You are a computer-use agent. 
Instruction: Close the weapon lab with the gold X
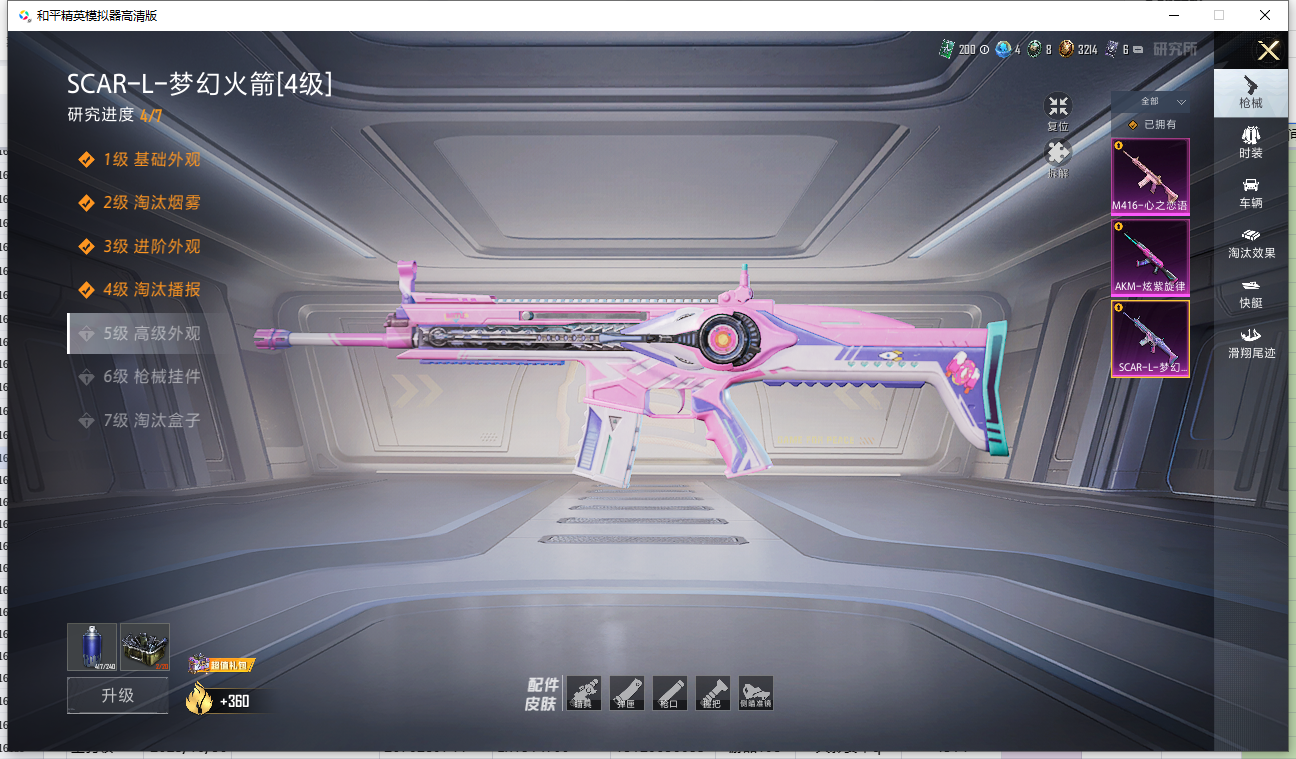(1268, 51)
